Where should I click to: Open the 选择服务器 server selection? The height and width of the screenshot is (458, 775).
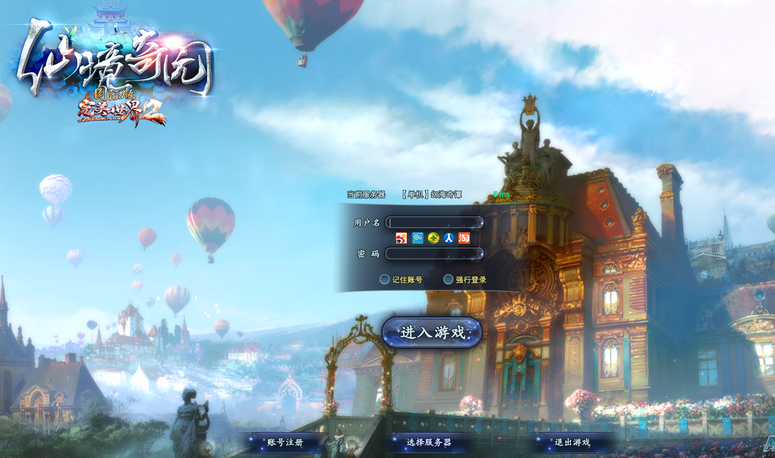pos(428,441)
